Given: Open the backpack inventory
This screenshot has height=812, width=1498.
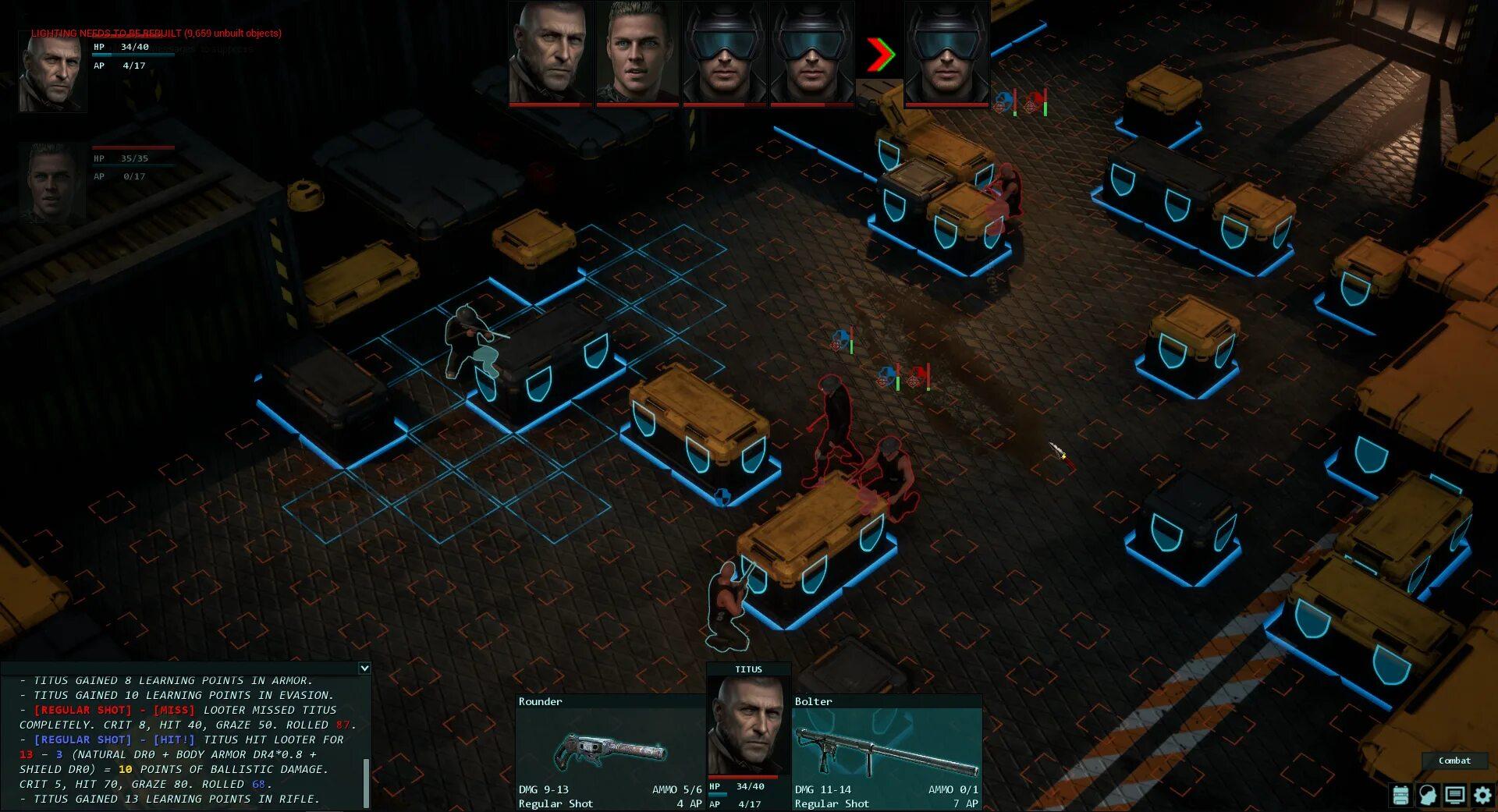Looking at the screenshot, I should click(x=1401, y=795).
